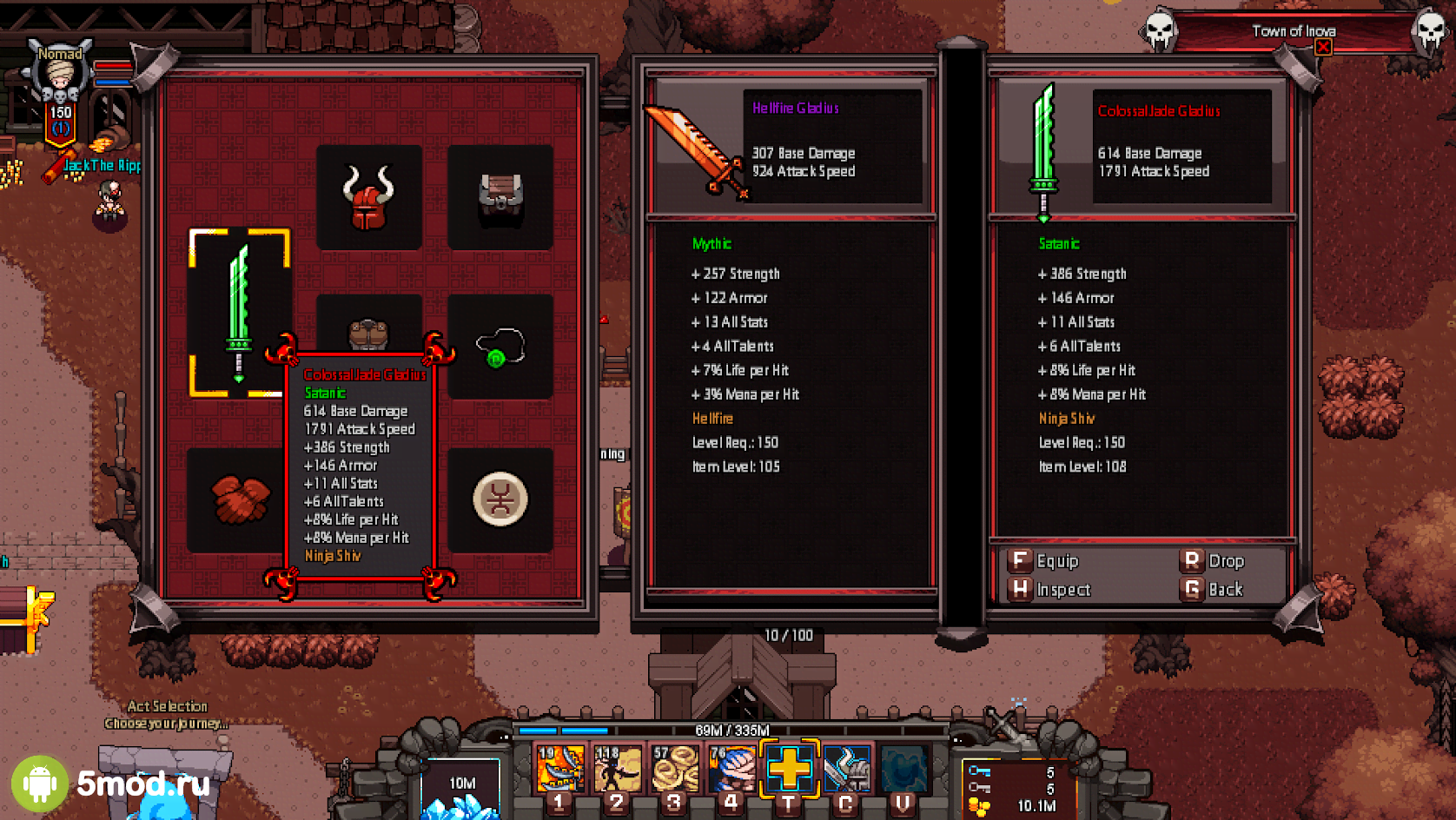
Task: Select the red gloves equipment slot
Action: pyautogui.click(x=237, y=499)
